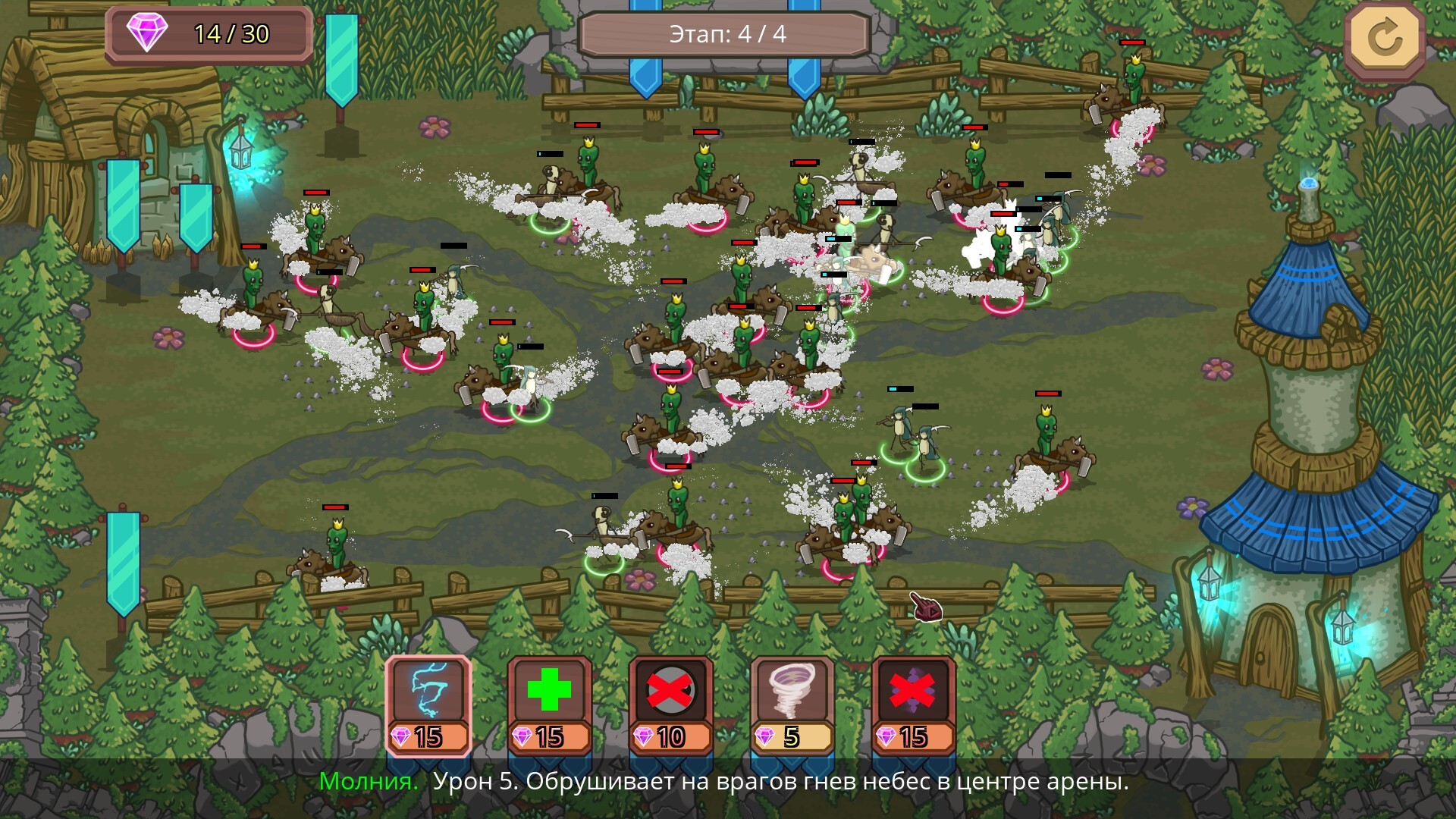Choose the crossed-out purple crystal spell
This screenshot has width=1456, height=819.
[914, 705]
